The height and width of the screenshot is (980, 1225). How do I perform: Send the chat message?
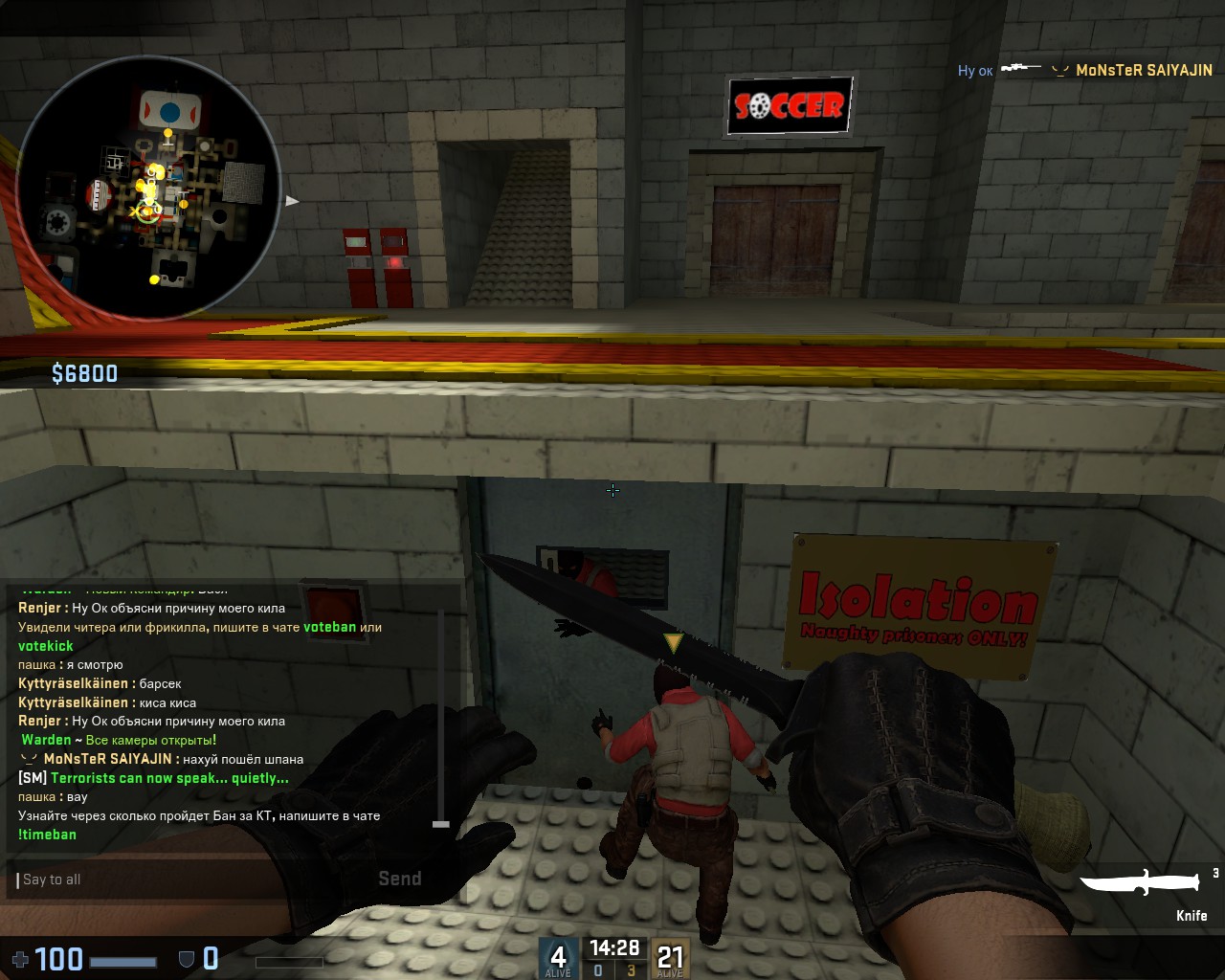tap(399, 879)
